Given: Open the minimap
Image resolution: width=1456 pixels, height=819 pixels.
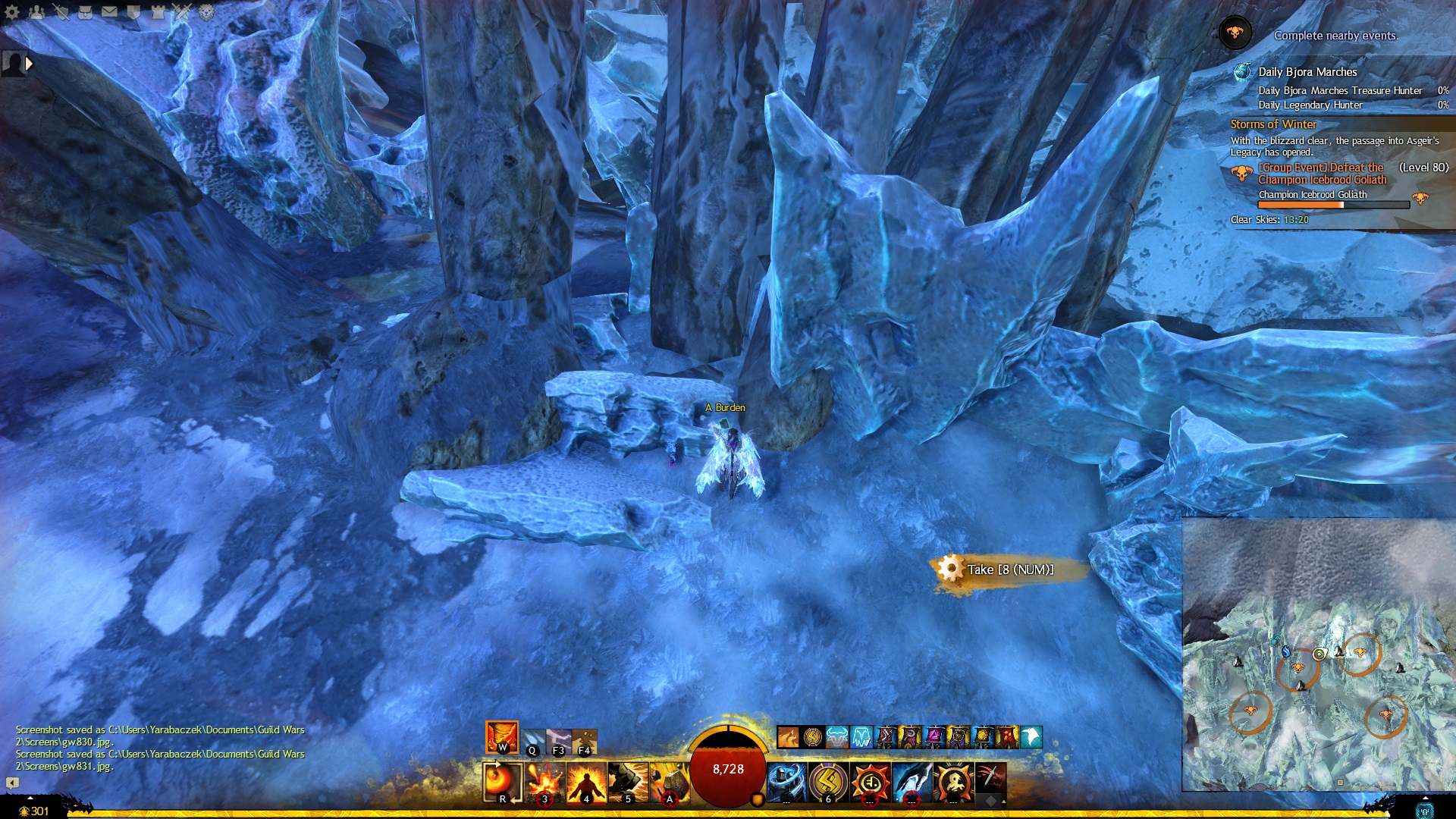Looking at the screenshot, I should pos(1318,654).
